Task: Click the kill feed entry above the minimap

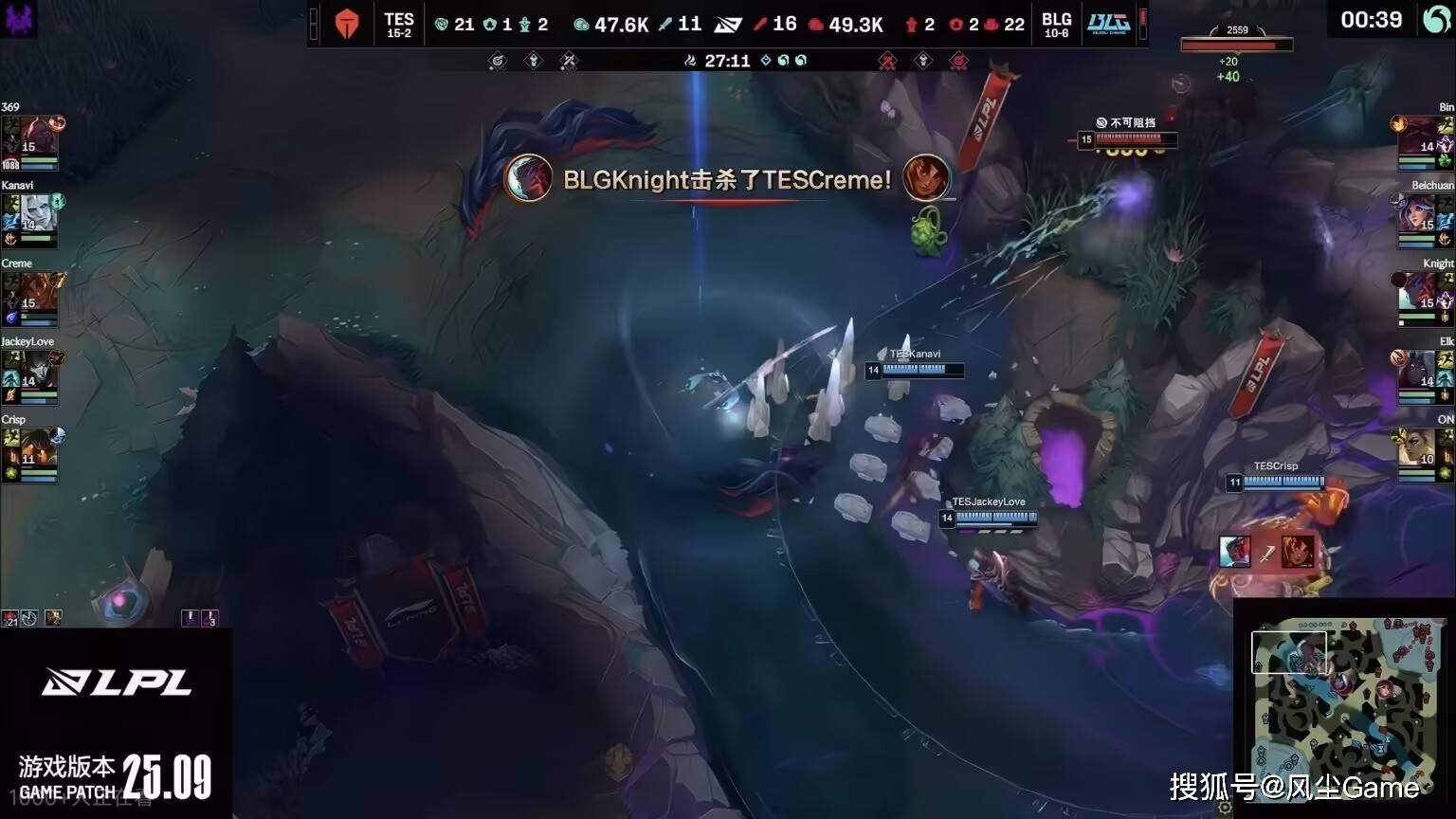Action: pyautogui.click(x=1266, y=552)
